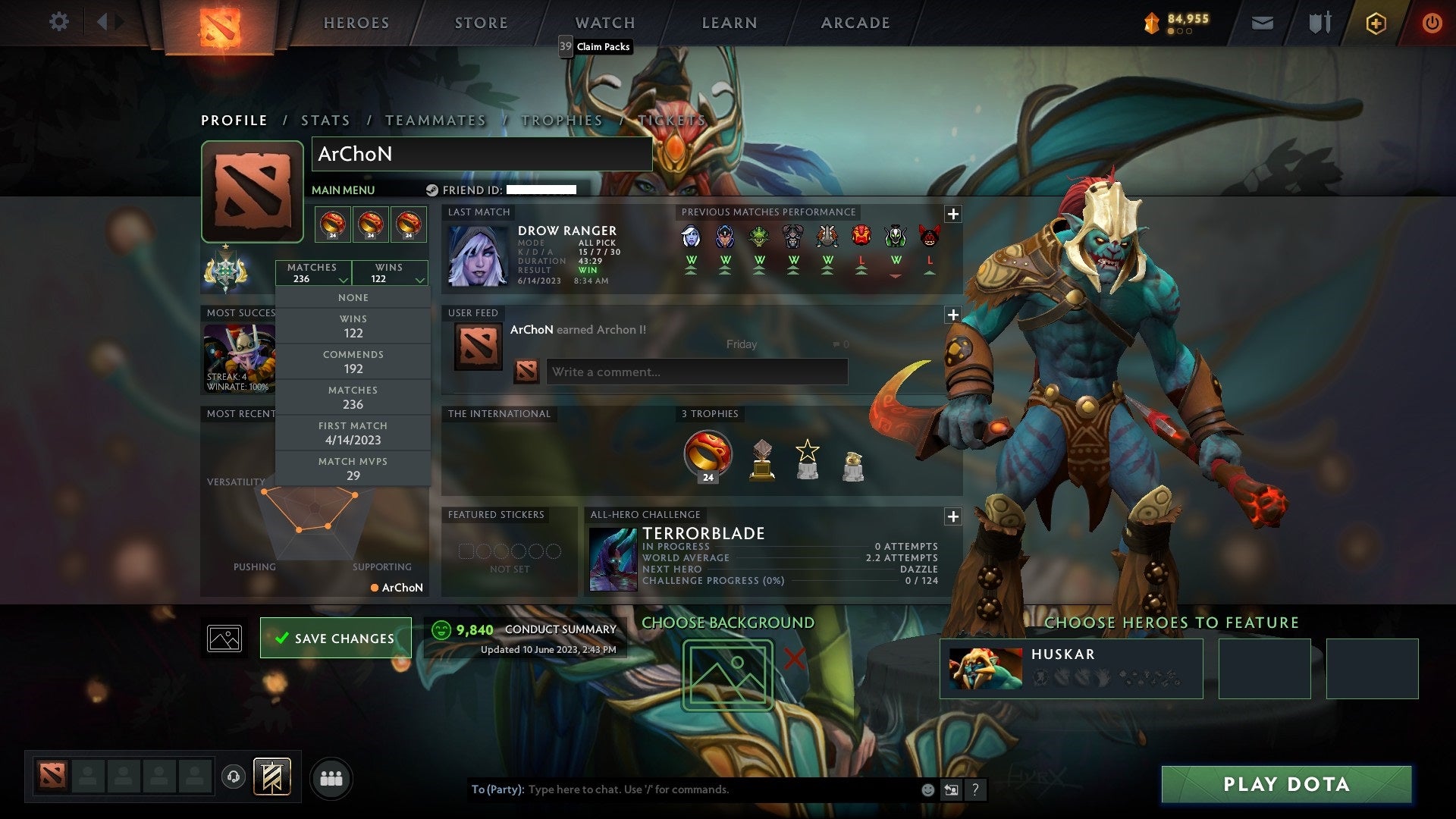
Task: Open the friends list icon near party slots
Action: coord(331,777)
